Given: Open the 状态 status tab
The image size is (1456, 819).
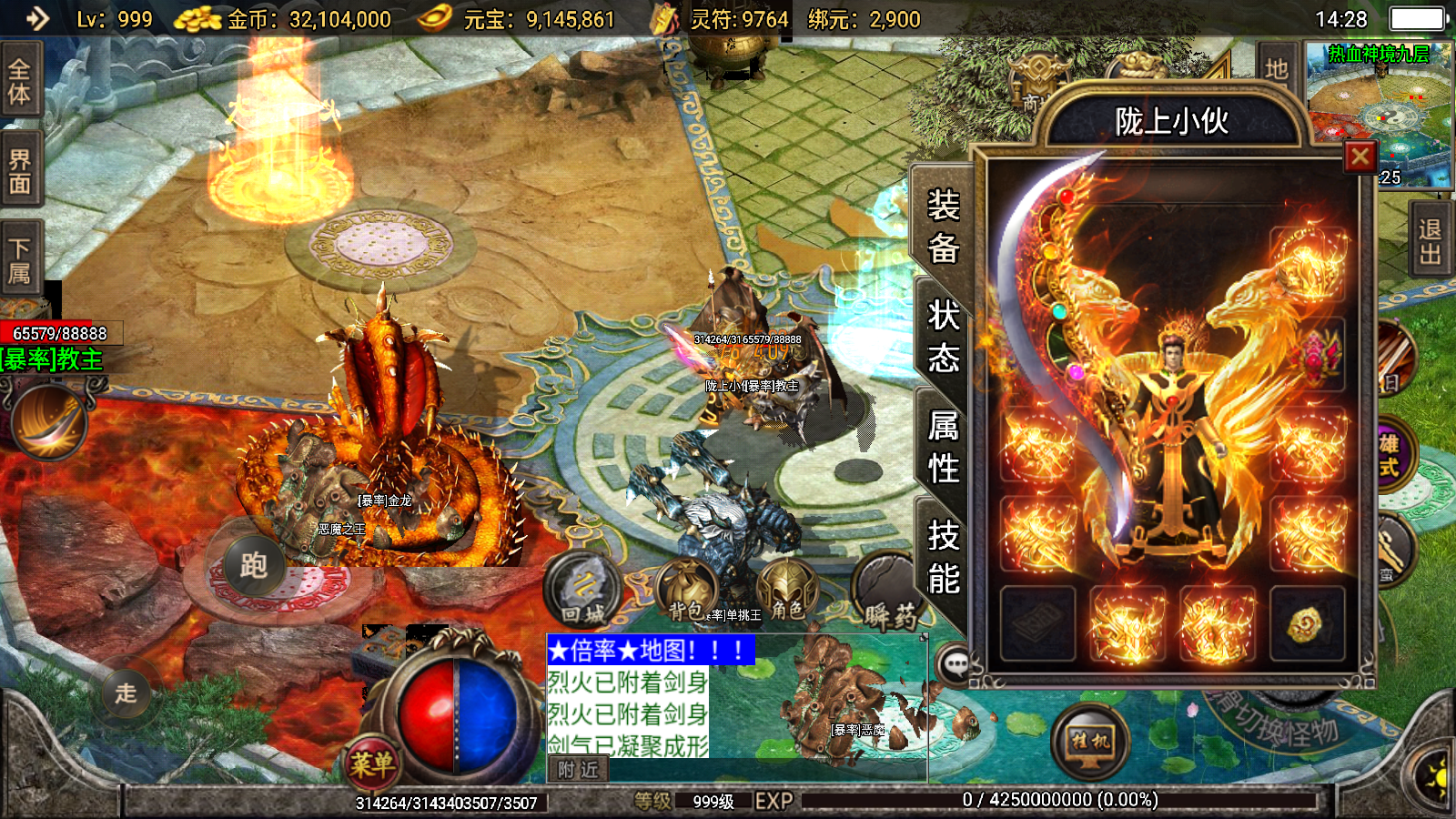Looking at the screenshot, I should click(x=943, y=337).
